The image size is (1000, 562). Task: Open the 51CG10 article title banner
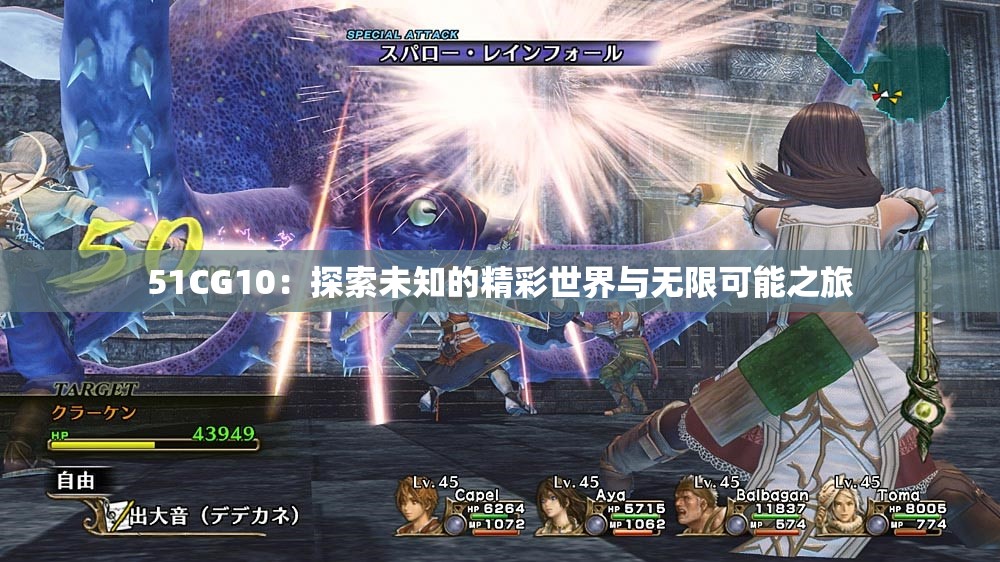pos(500,284)
